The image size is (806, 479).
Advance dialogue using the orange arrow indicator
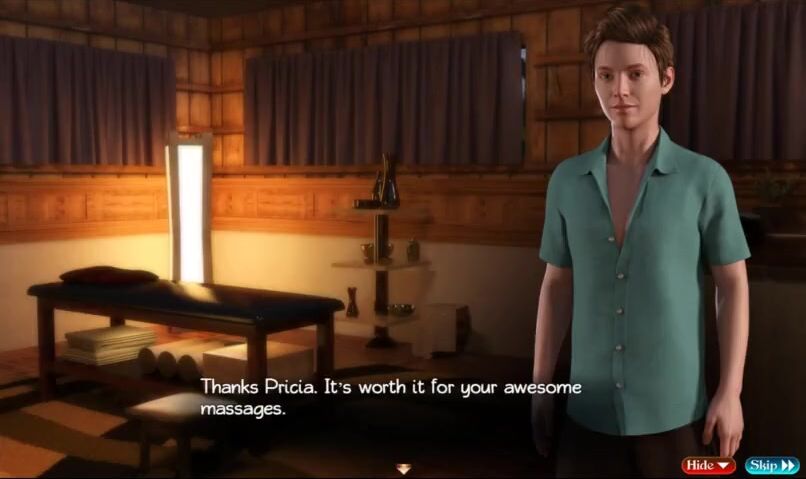pyautogui.click(x=403, y=468)
